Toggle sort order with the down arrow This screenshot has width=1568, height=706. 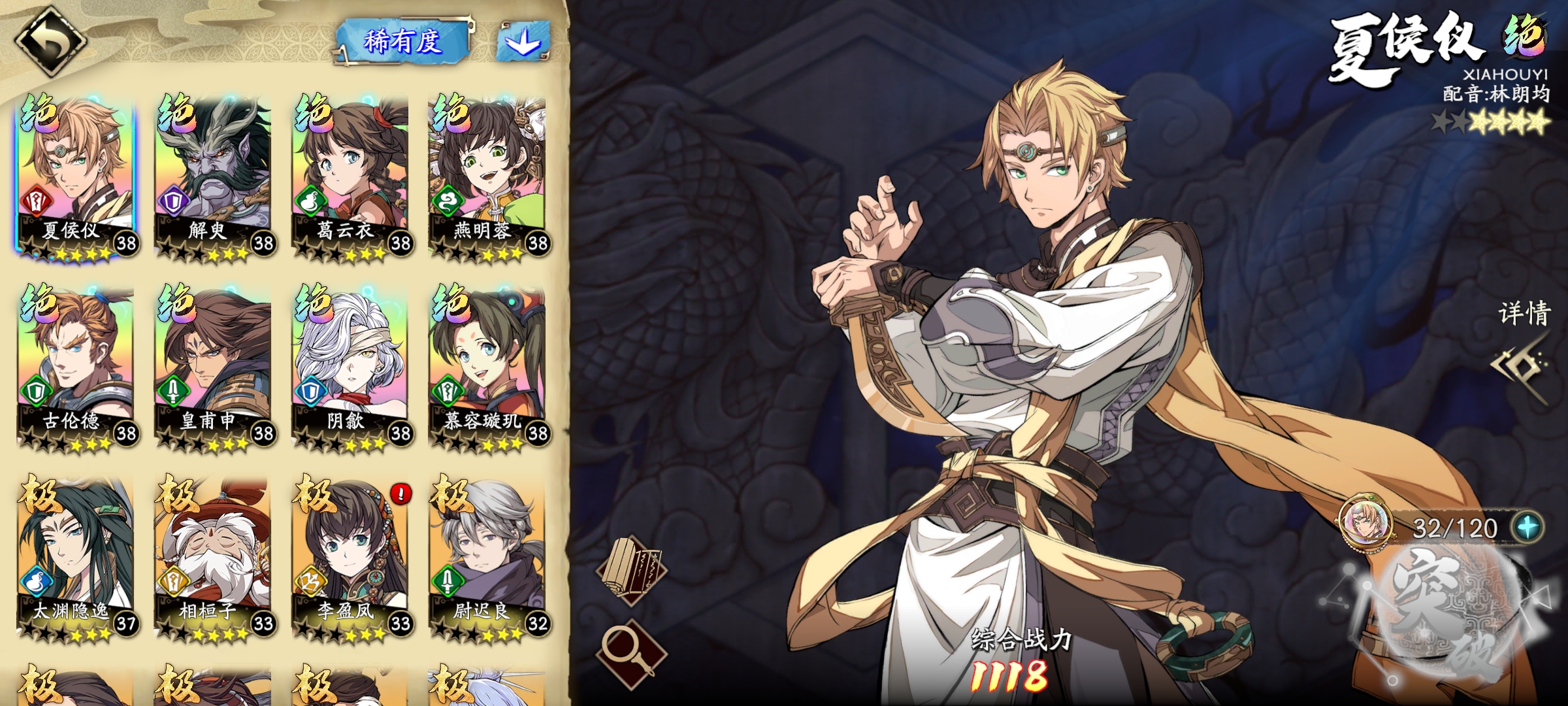coord(523,42)
